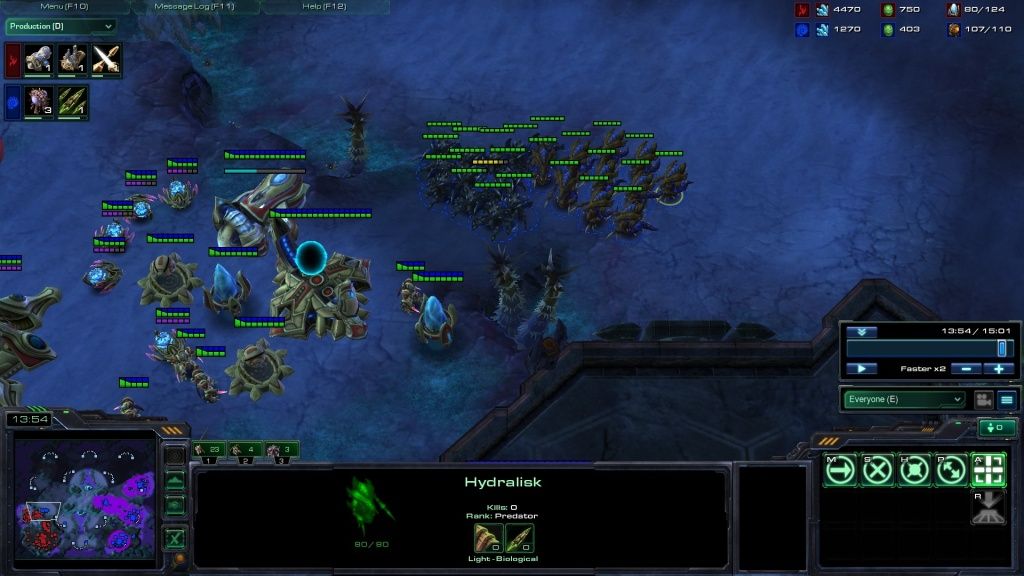Toggle minimap terrain display button
1024x576 pixels.
(x=175, y=479)
